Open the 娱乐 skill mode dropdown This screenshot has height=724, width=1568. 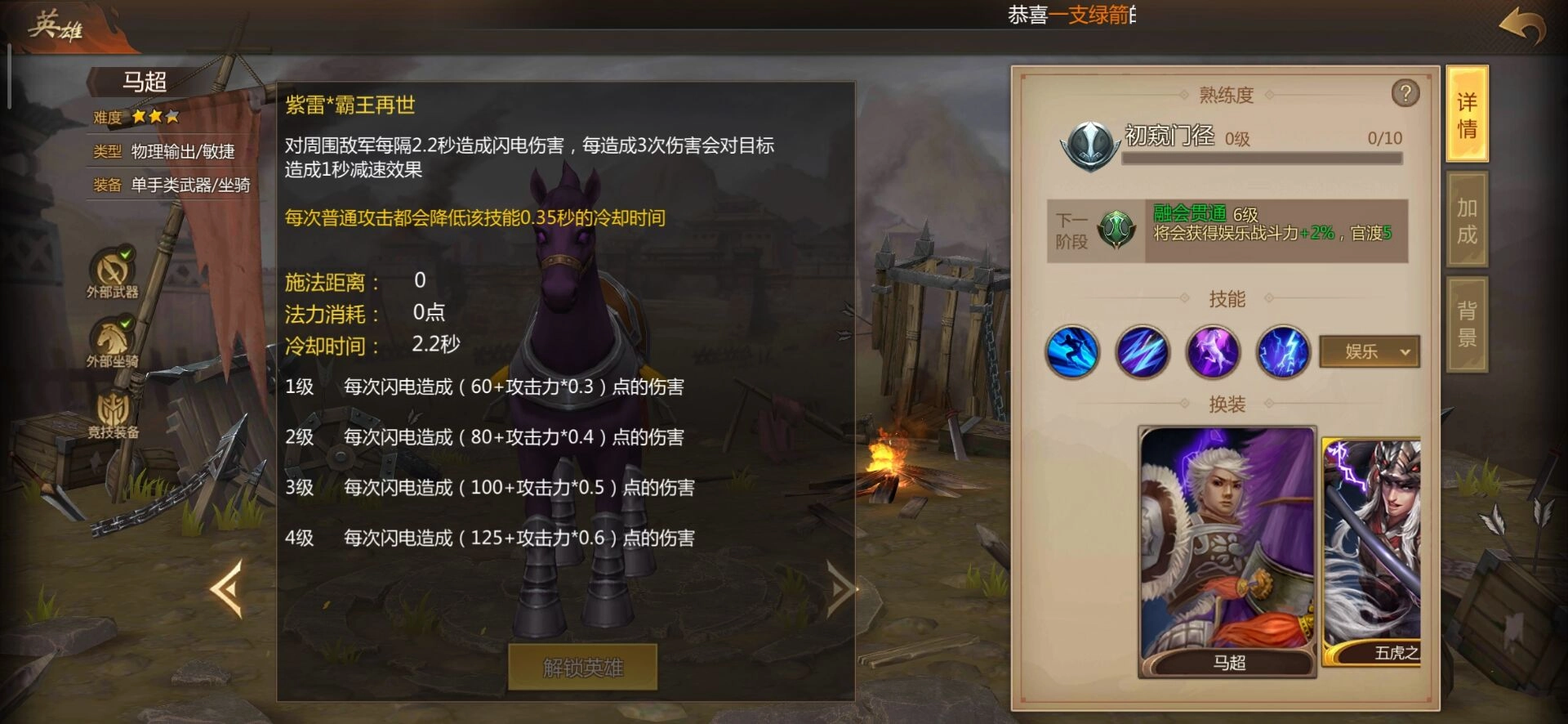1370,351
